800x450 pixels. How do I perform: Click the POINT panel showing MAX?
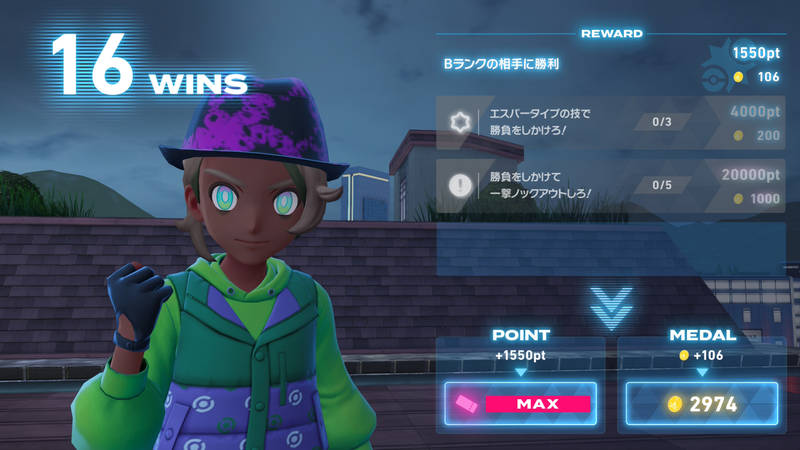521,404
